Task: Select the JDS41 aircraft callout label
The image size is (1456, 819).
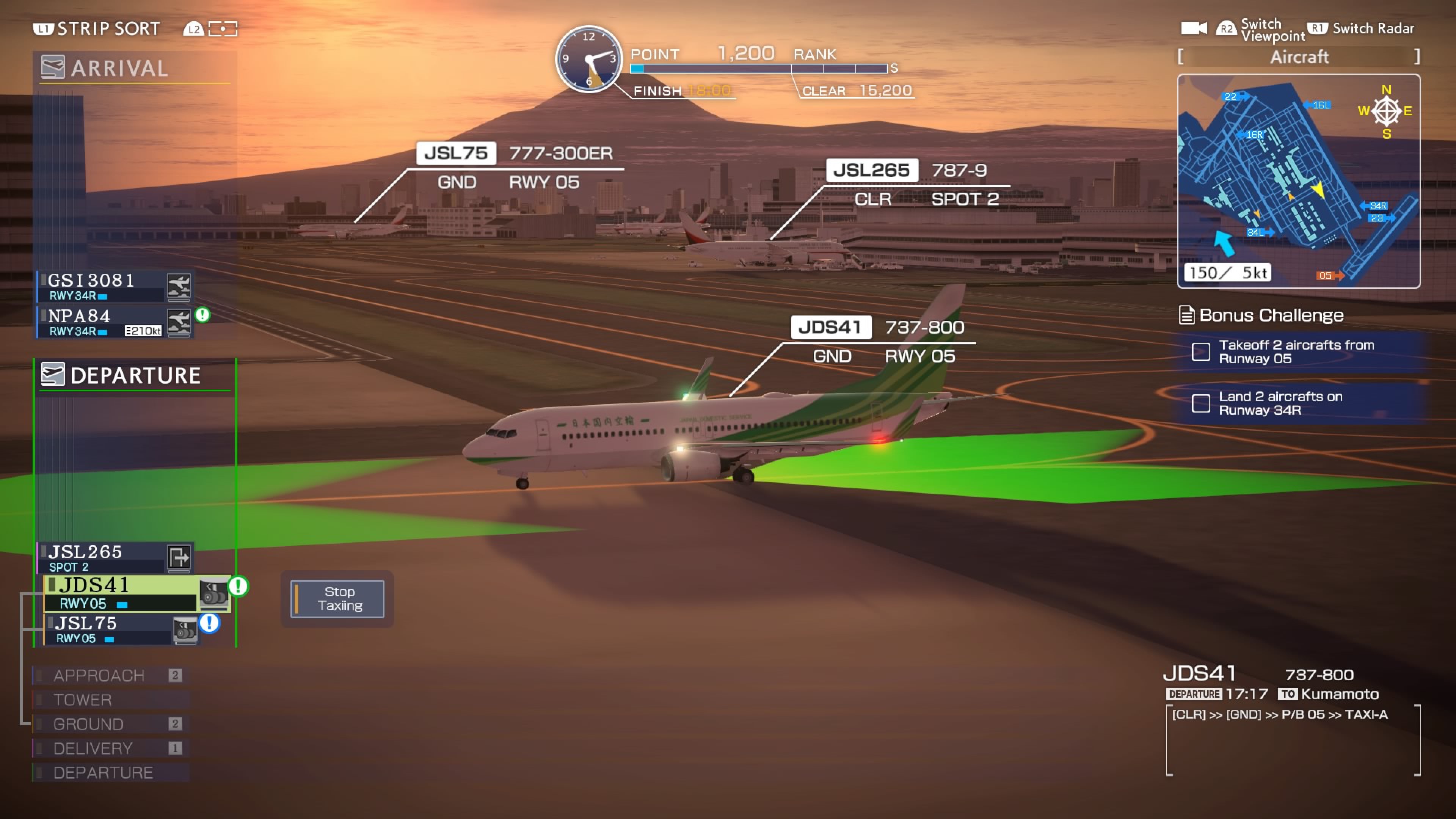Action: 830,327
